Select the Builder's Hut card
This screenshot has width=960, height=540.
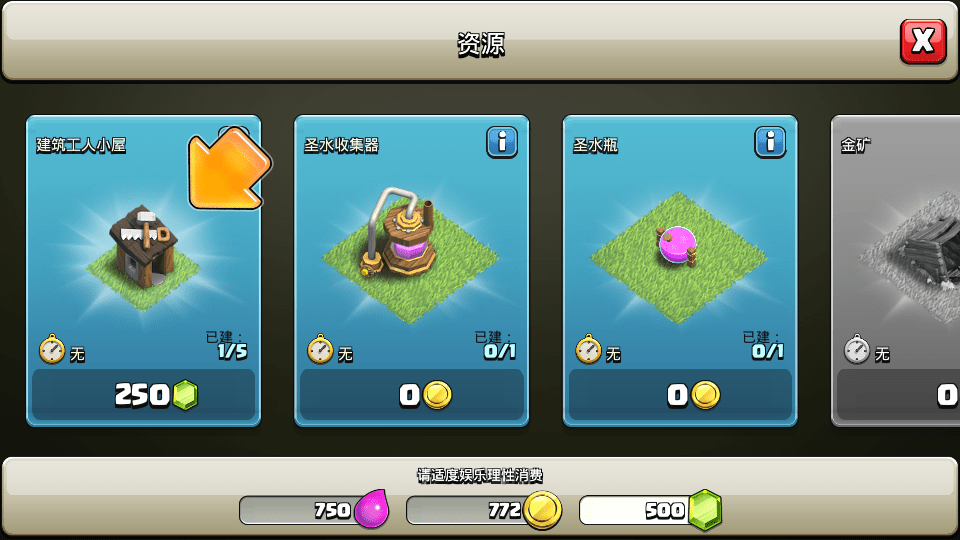click(x=143, y=250)
